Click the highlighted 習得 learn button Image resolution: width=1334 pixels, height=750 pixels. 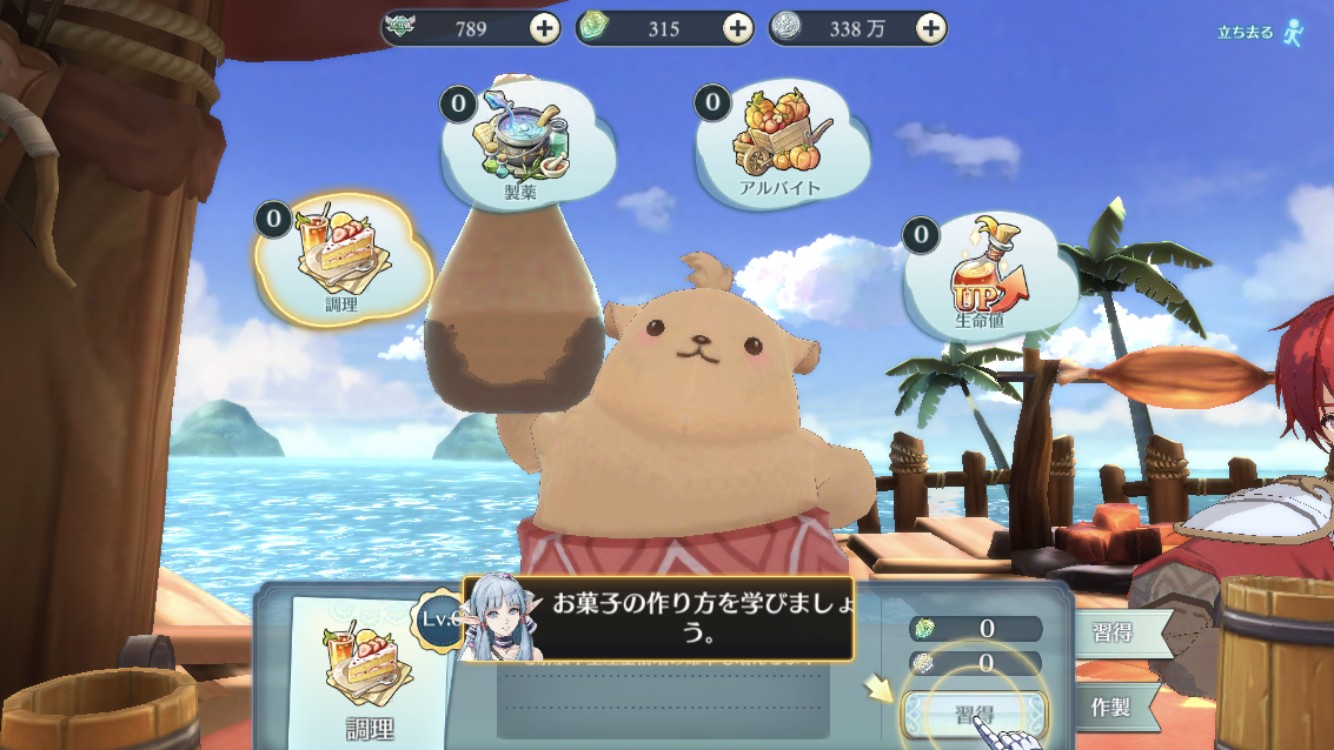click(x=973, y=714)
